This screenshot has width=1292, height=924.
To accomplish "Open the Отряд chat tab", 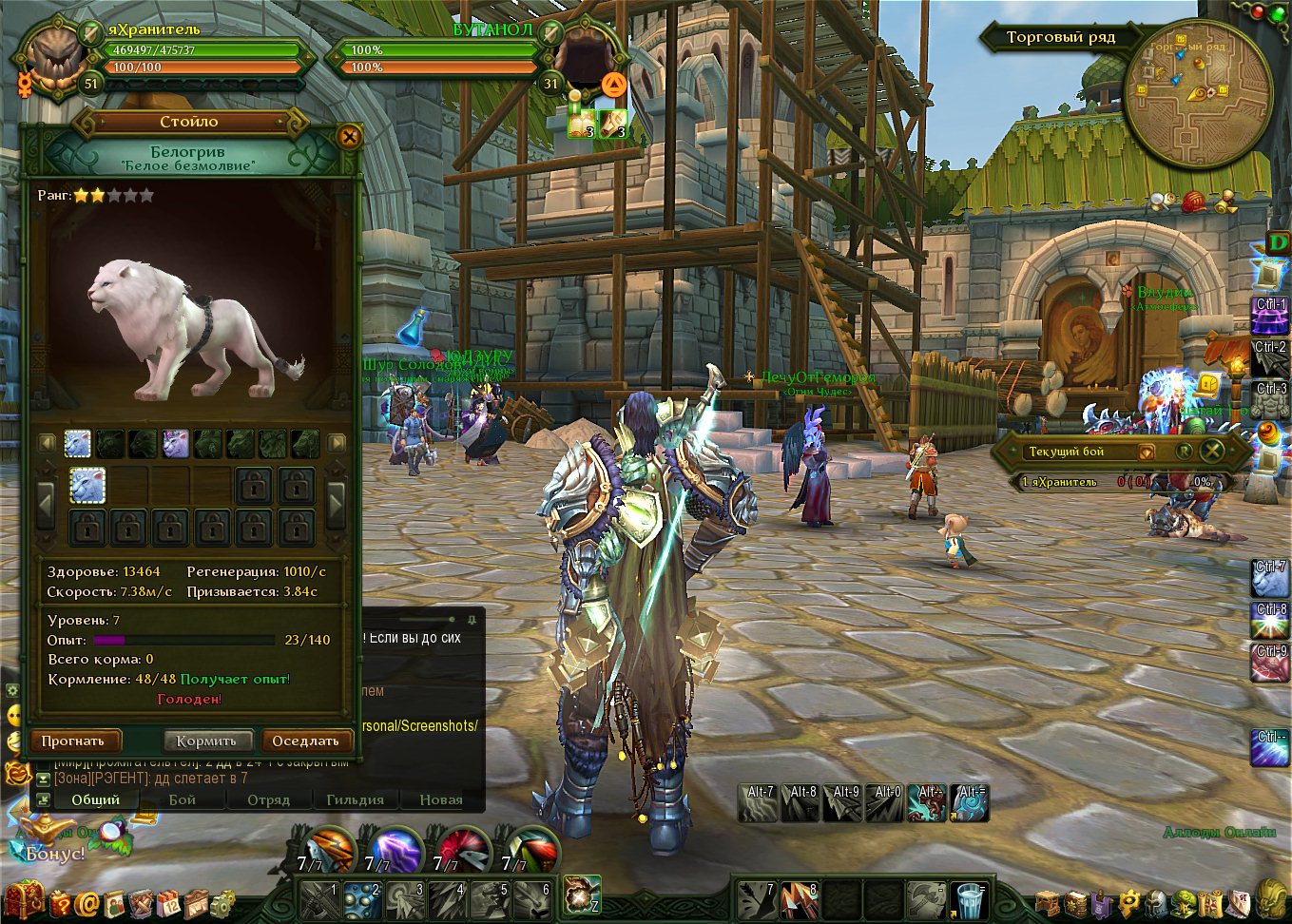I will (268, 799).
